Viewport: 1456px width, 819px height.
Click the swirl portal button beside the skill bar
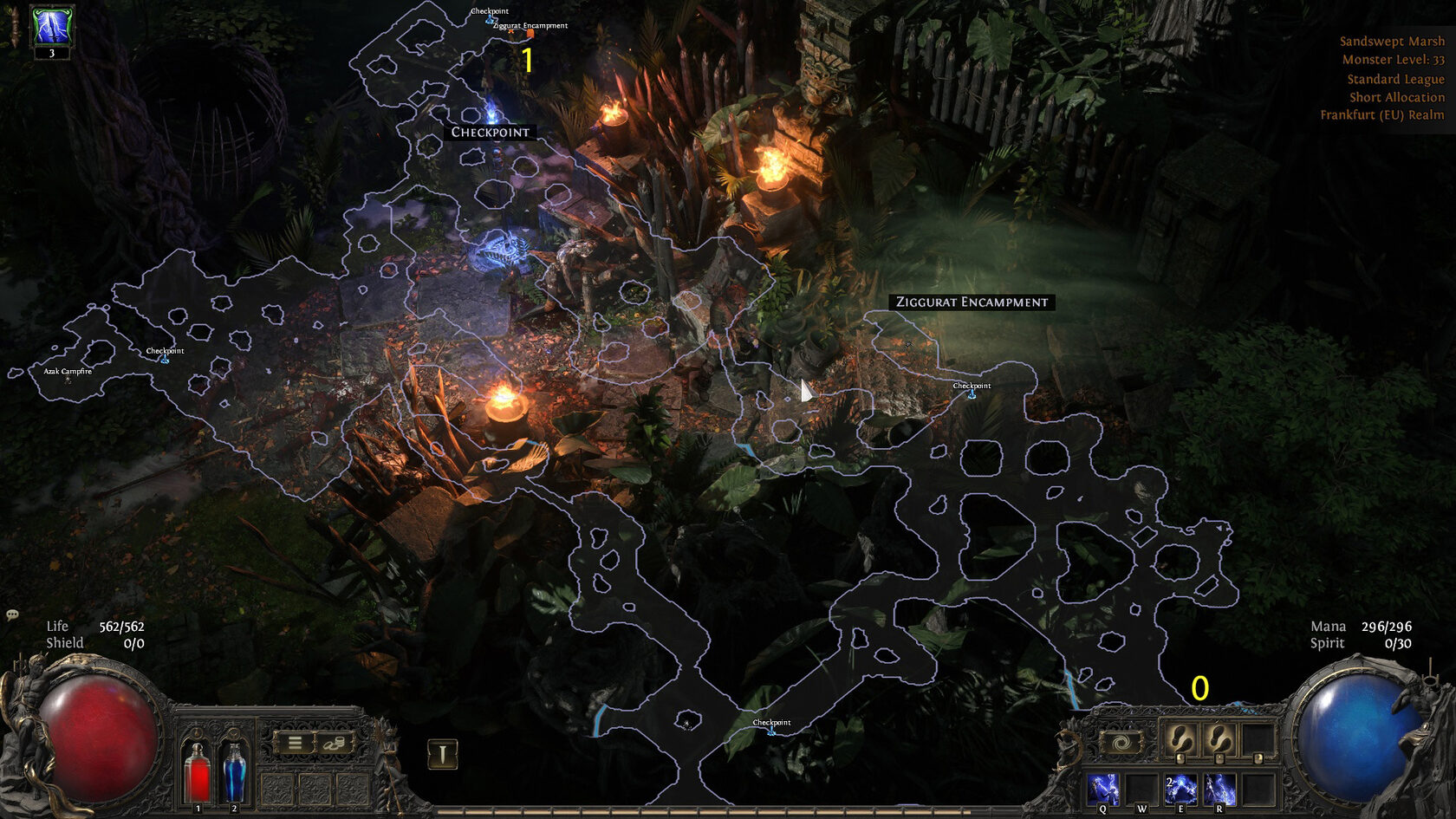click(1121, 743)
